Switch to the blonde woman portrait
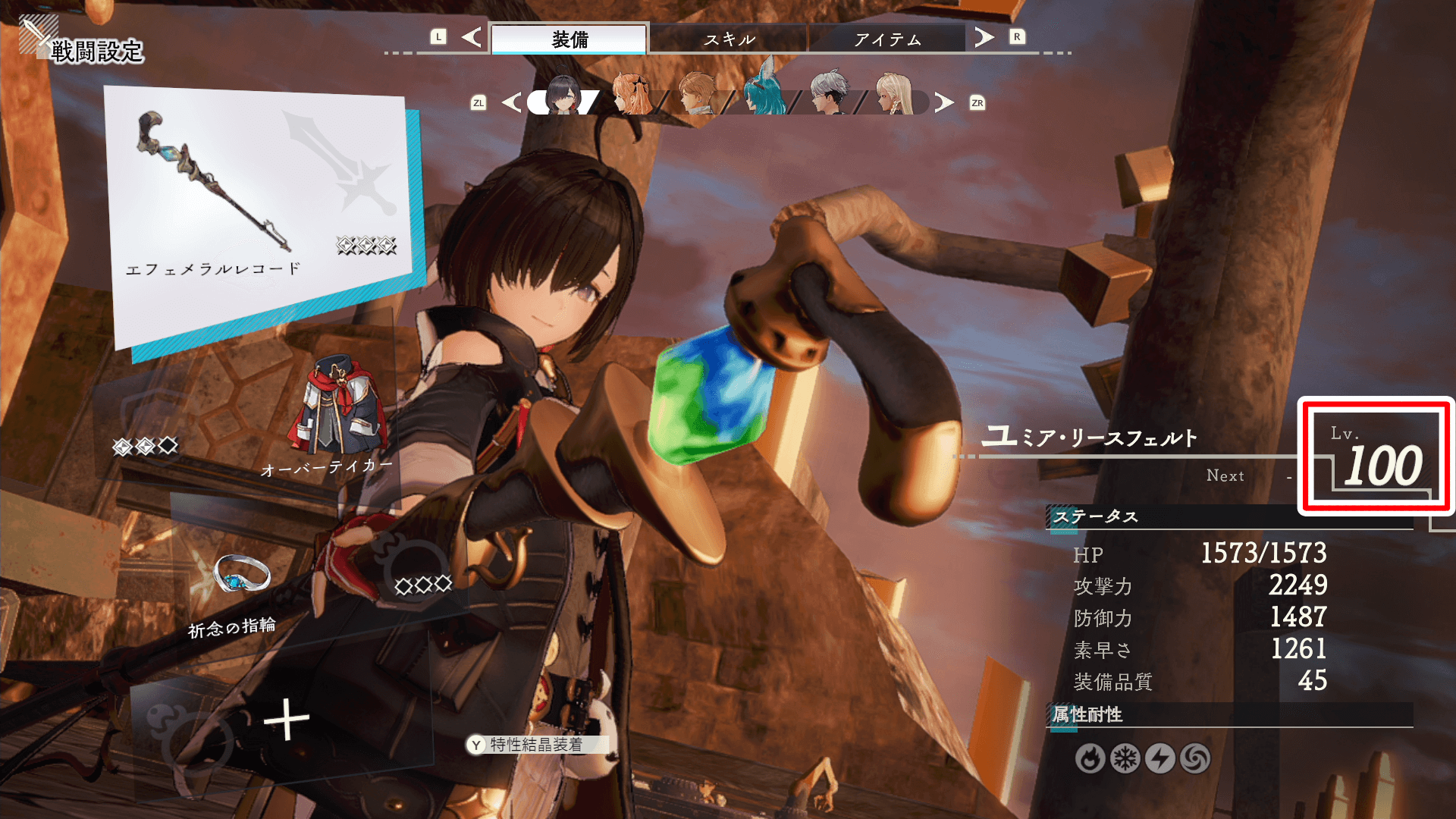This screenshot has width=1456, height=819. [x=893, y=96]
